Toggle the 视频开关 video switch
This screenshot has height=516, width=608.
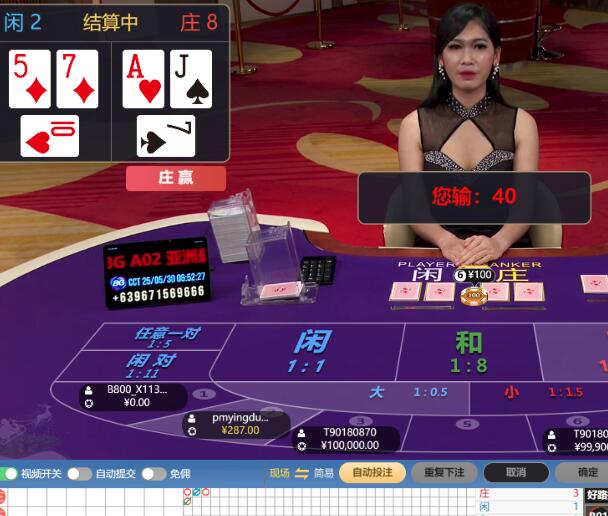(11, 473)
